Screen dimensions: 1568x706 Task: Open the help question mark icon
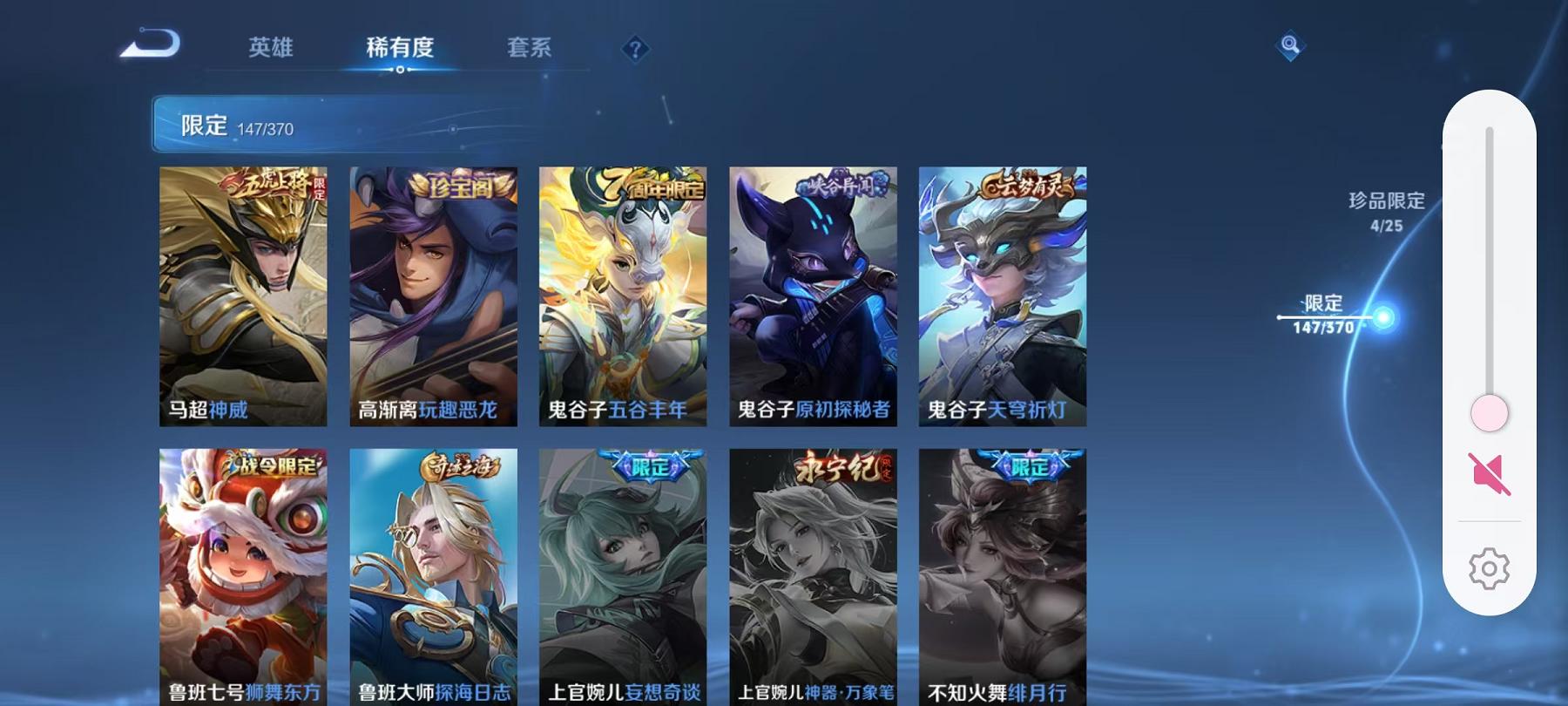(635, 50)
